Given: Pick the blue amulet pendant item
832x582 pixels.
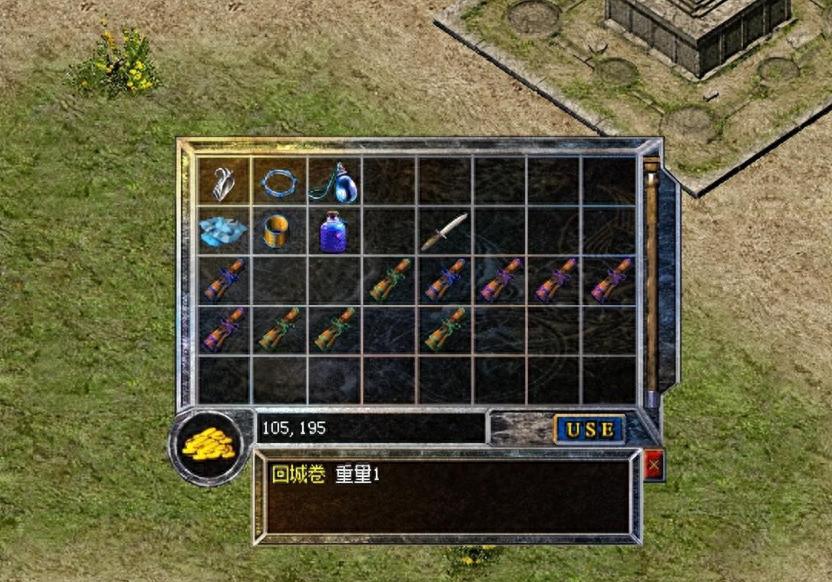Looking at the screenshot, I should tap(334, 182).
